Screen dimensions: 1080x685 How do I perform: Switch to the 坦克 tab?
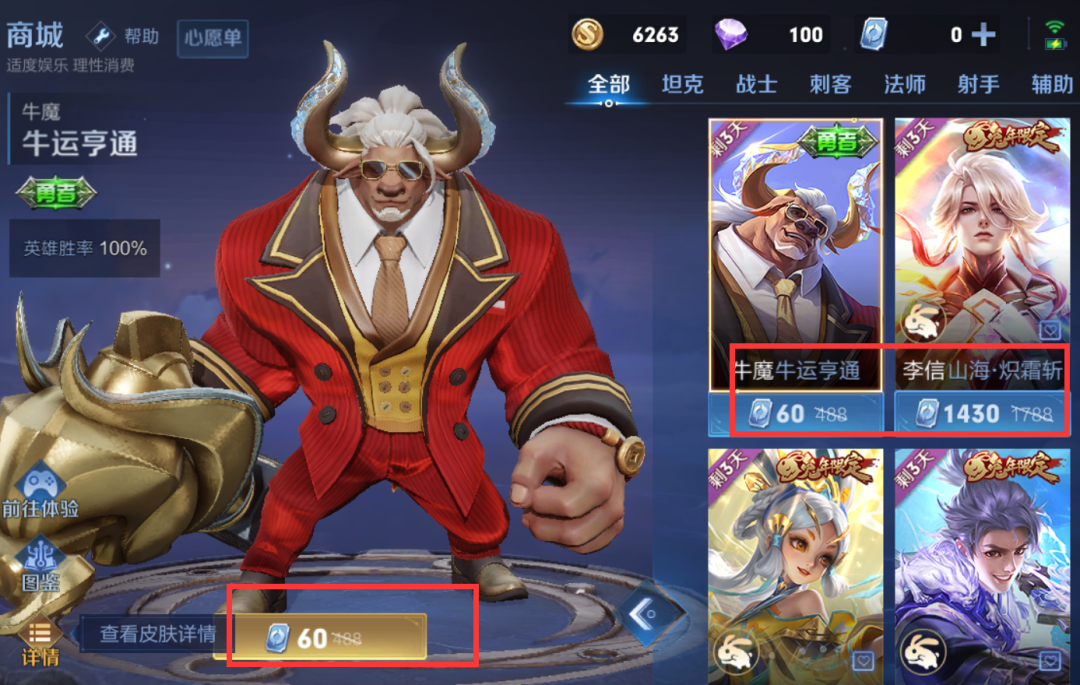682,85
